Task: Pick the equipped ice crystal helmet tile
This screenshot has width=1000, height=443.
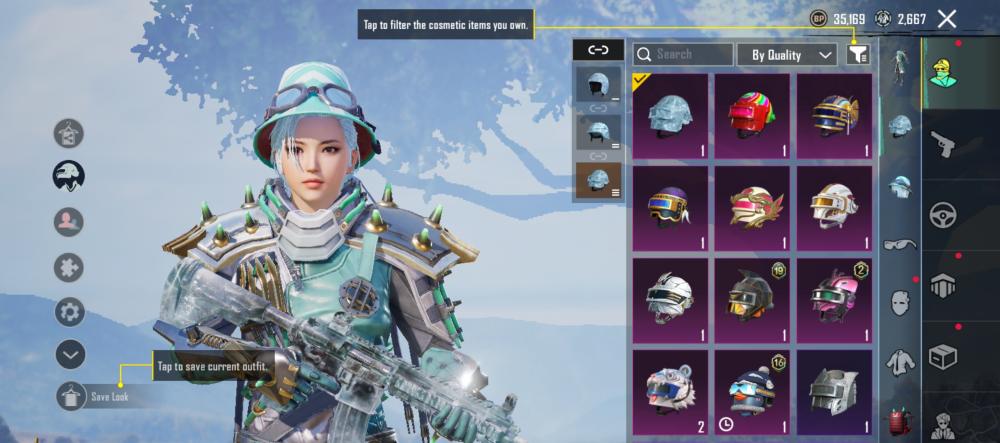Action: (669, 116)
